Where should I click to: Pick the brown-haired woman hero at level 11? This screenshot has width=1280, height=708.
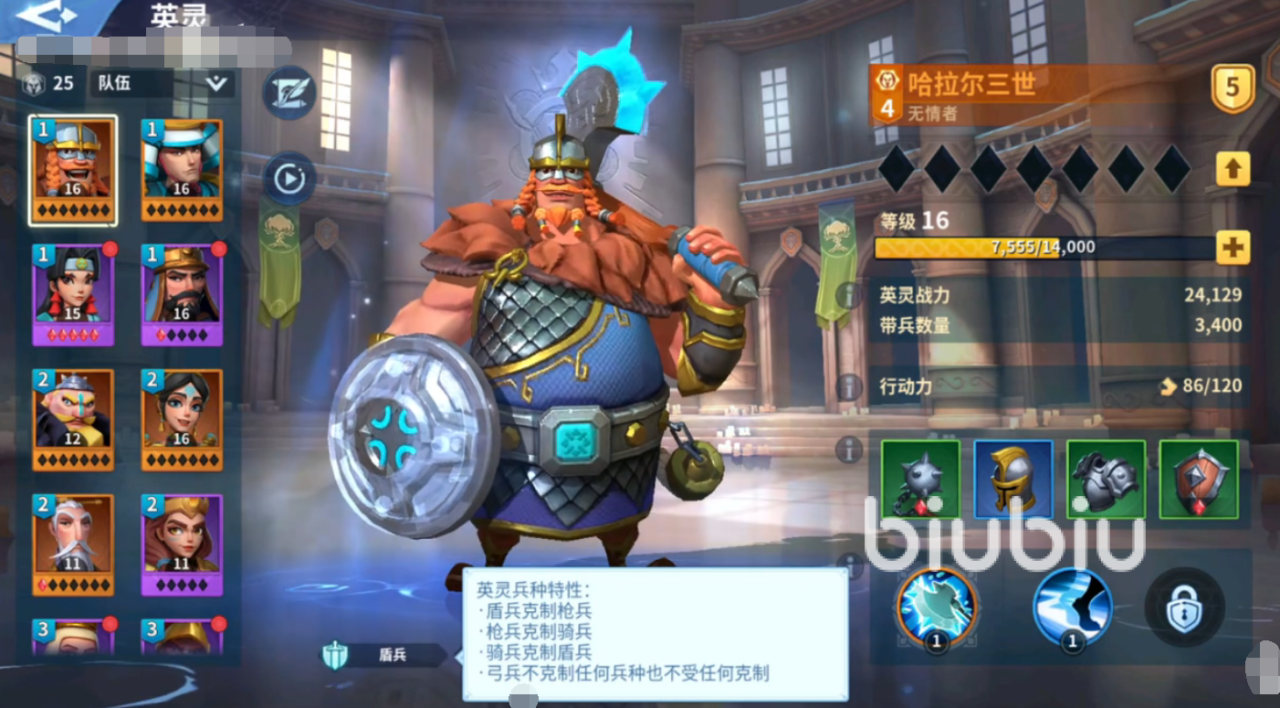coord(181,544)
